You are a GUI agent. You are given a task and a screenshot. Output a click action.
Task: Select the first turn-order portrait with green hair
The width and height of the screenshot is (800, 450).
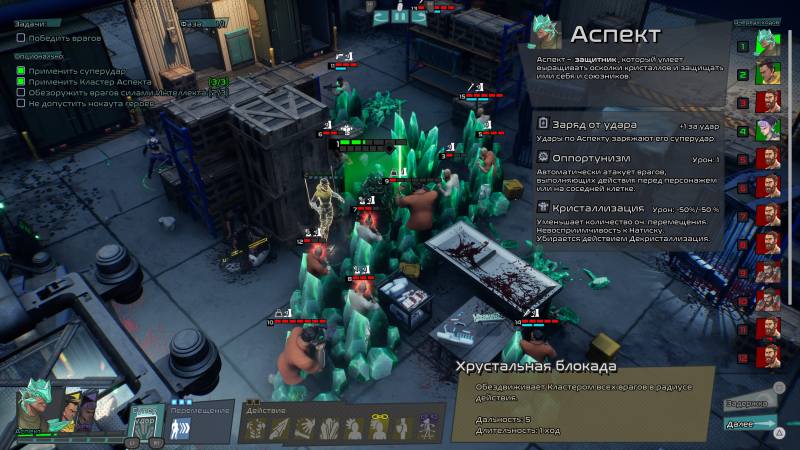[x=768, y=45]
